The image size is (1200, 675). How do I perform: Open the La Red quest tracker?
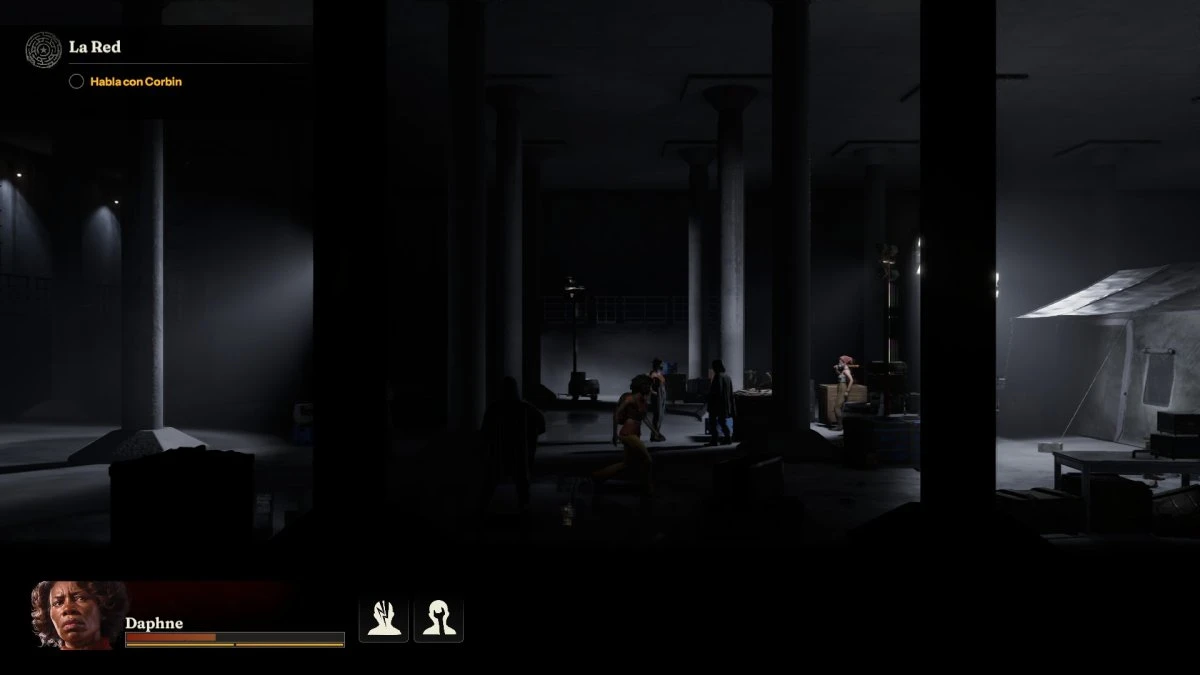(x=95, y=47)
